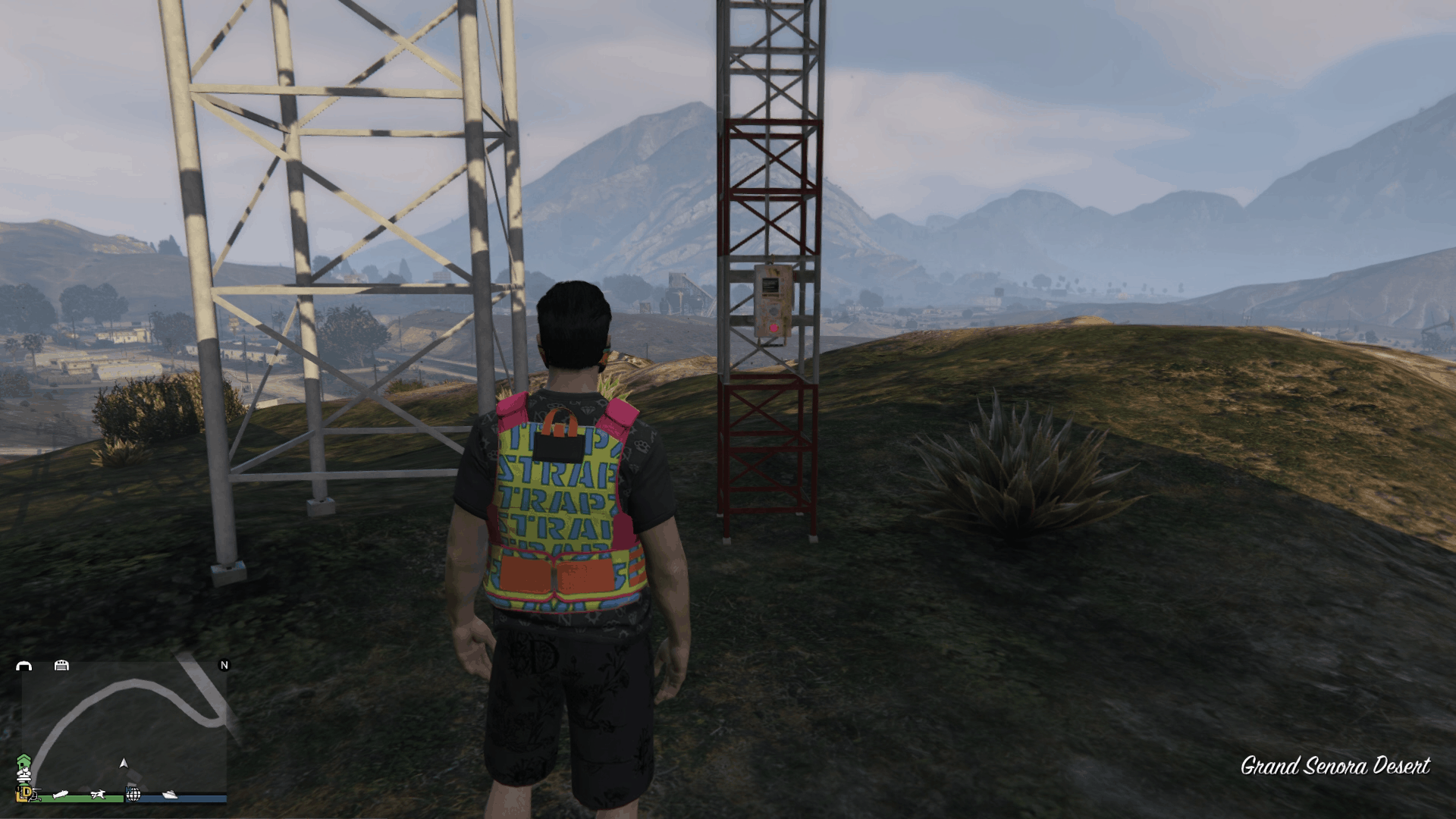This screenshot has width=1456, height=819.
Task: Select the submarine blip on the minimap
Action: (x=61, y=794)
